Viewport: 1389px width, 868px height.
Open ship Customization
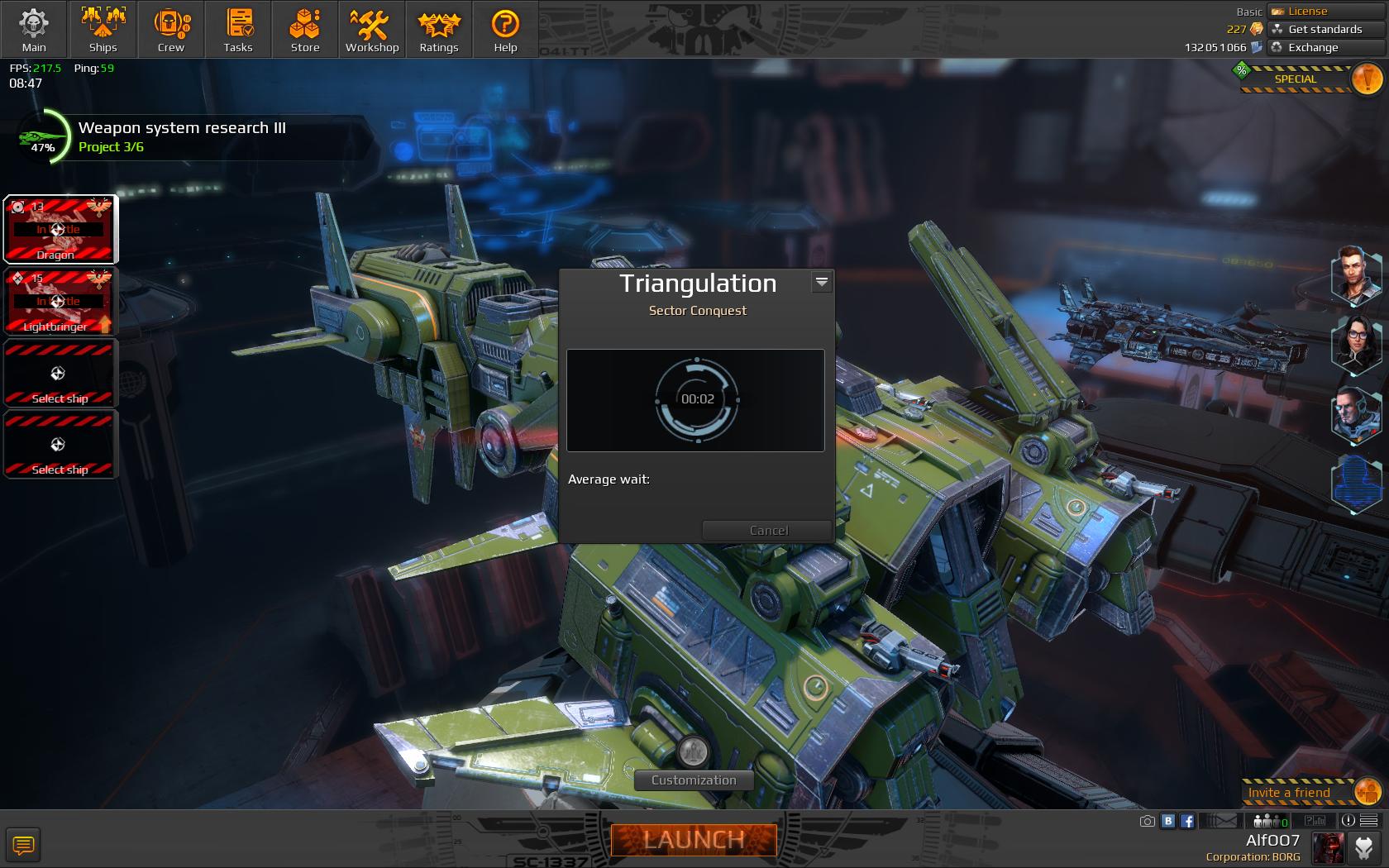tap(694, 780)
